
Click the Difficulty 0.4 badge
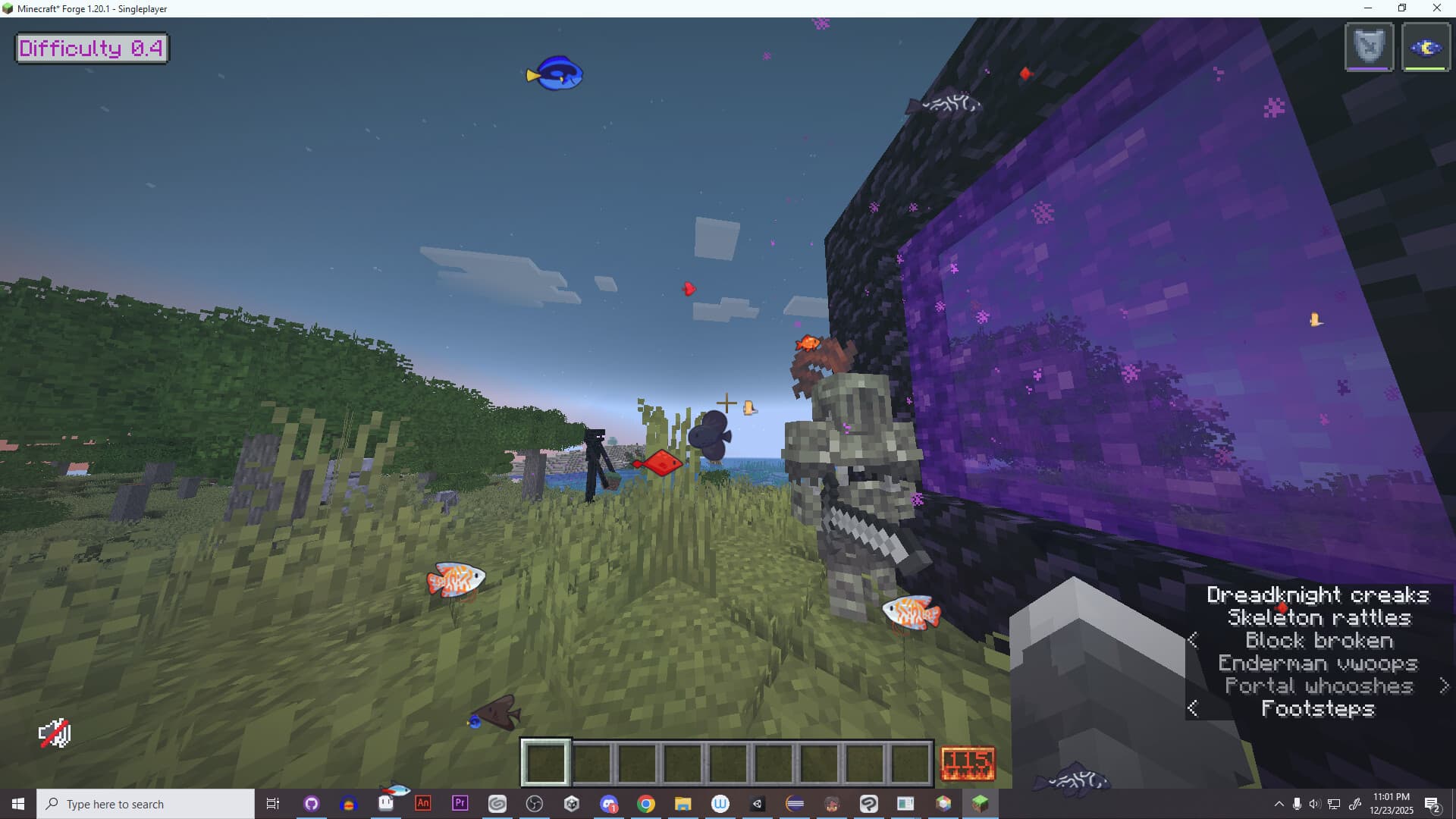coord(91,48)
